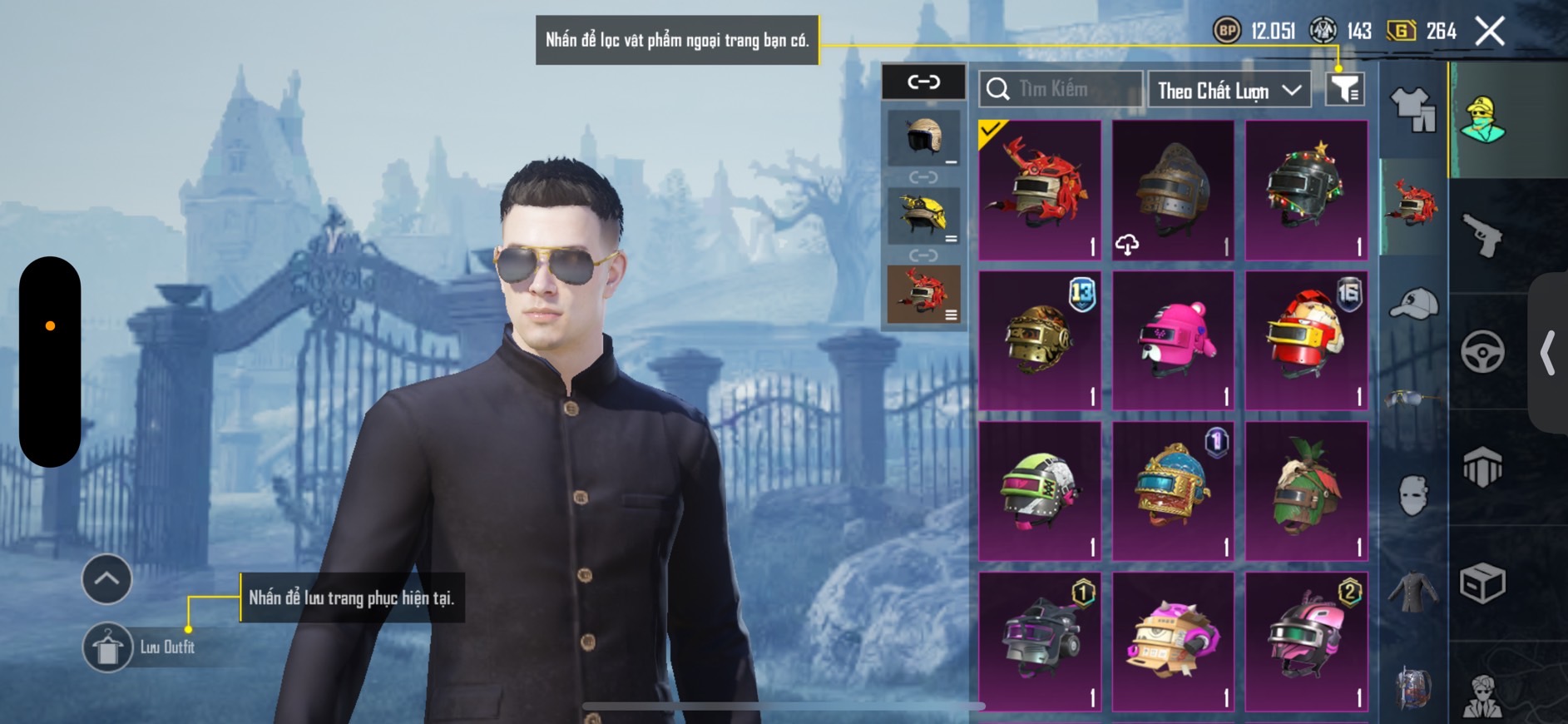Open the item filter funnel button
This screenshot has width=1568, height=724.
click(1344, 89)
